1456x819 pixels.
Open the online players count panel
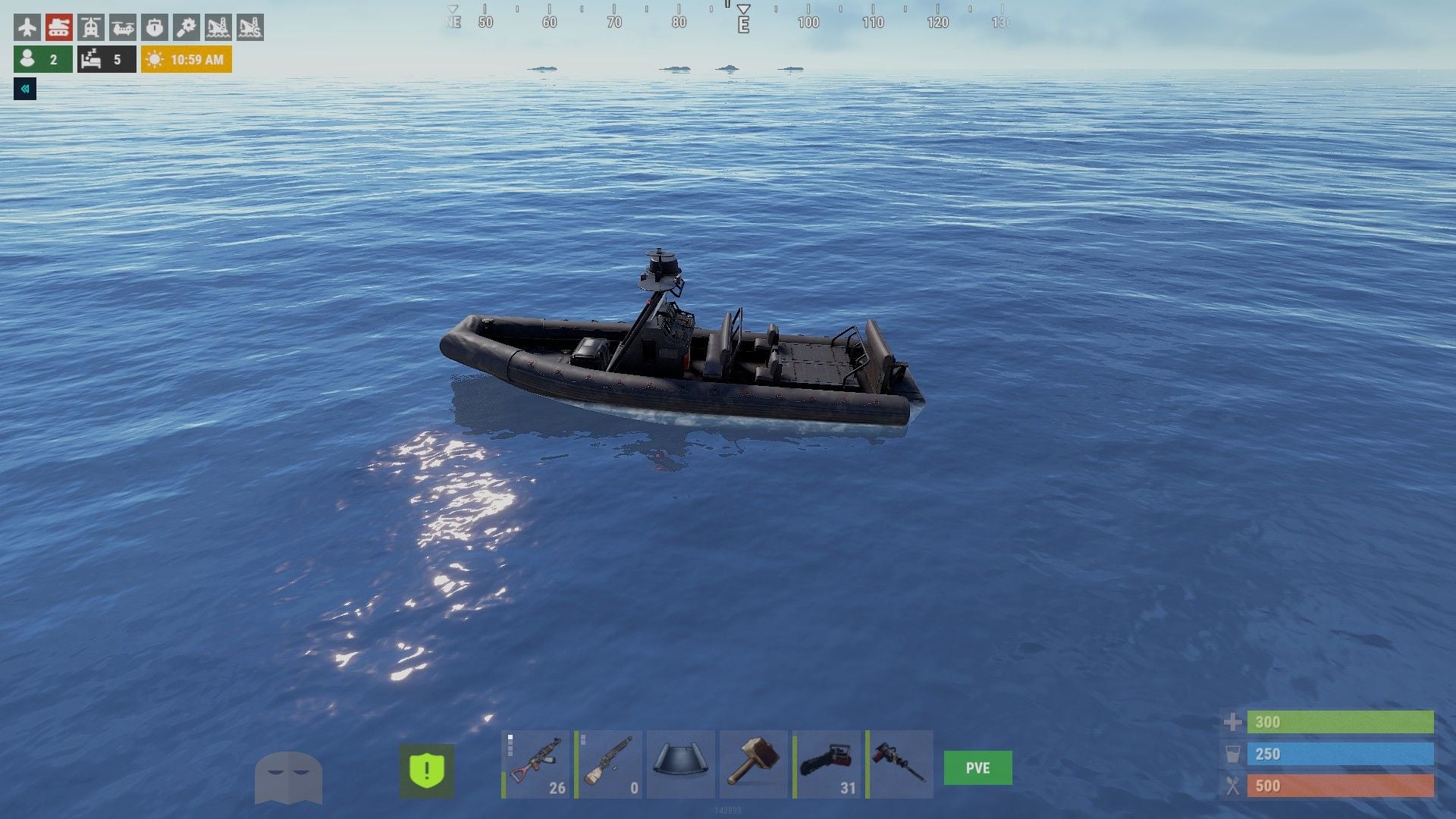(x=43, y=59)
